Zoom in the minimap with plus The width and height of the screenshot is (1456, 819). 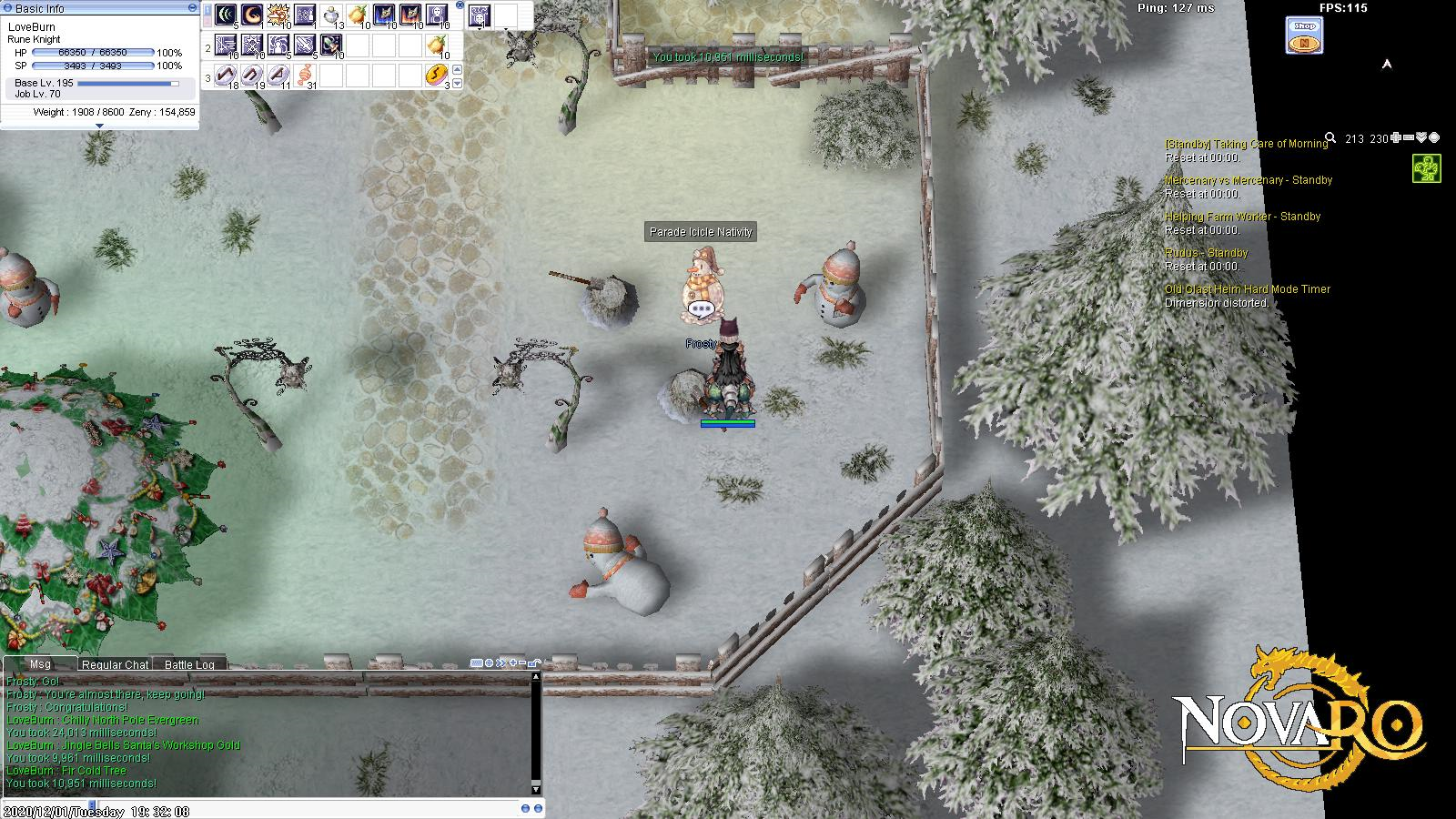[1396, 138]
